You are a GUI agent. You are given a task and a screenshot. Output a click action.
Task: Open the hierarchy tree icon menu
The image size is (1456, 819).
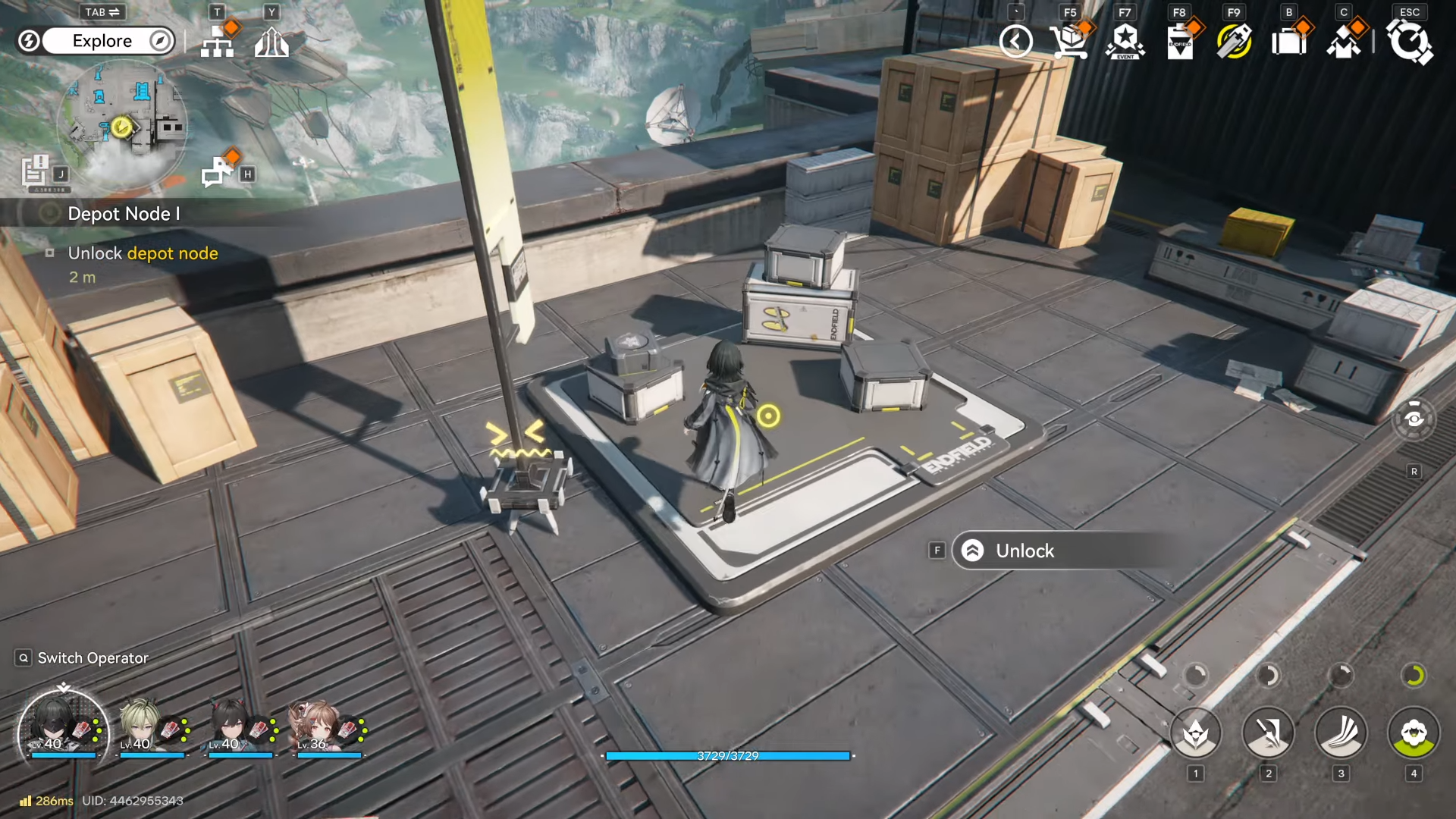click(x=218, y=42)
